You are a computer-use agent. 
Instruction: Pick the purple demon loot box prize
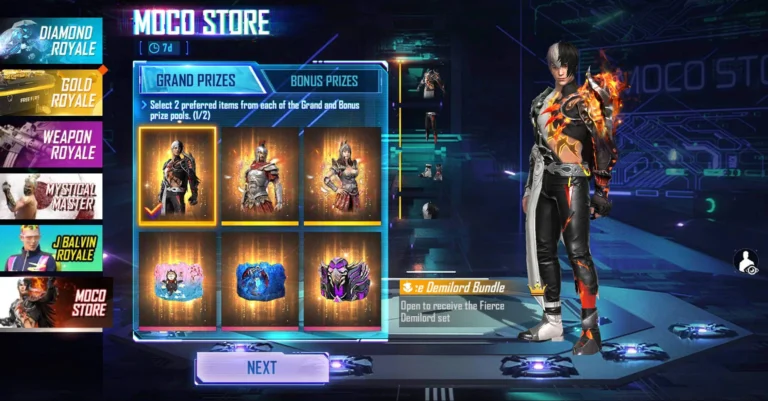pyautogui.click(x=341, y=280)
